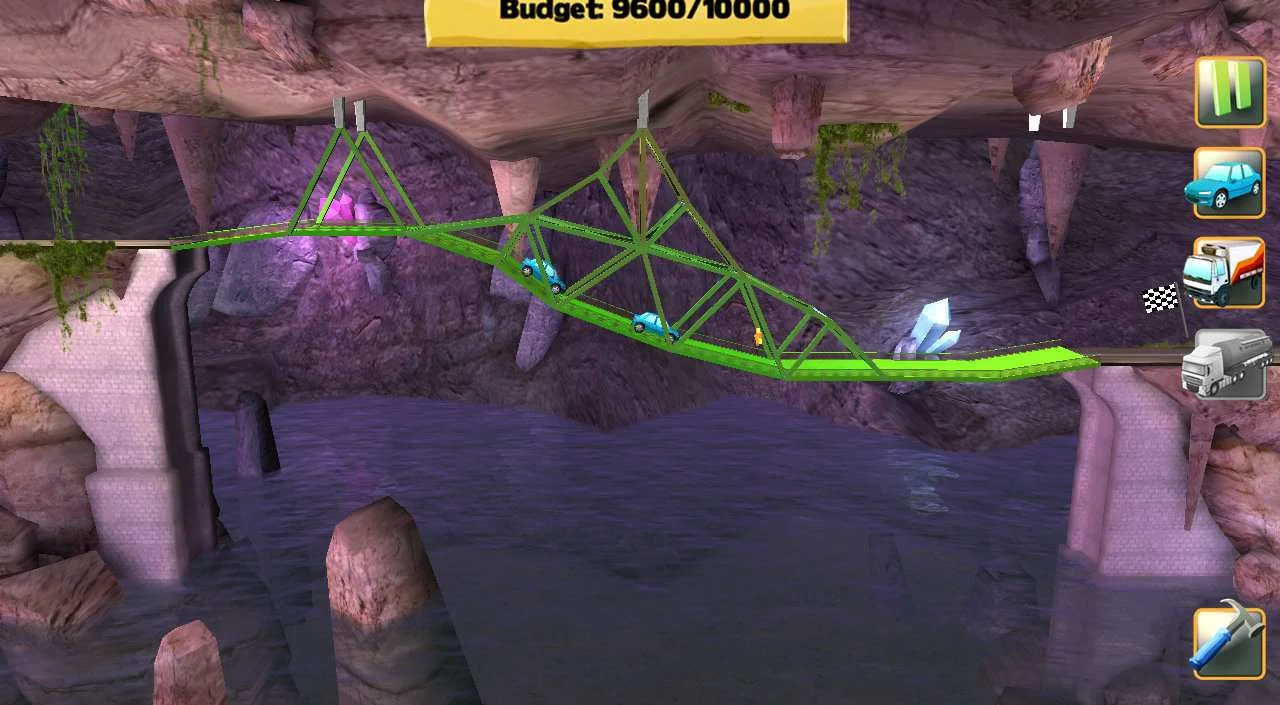Pause the bridge simulation
Image resolution: width=1280 pixels, height=705 pixels.
(1230, 91)
